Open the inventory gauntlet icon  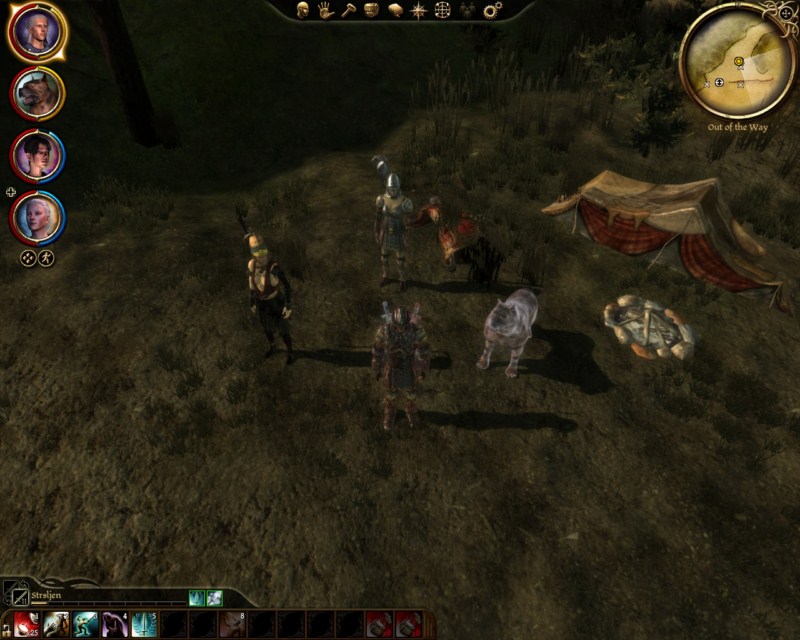click(x=371, y=10)
